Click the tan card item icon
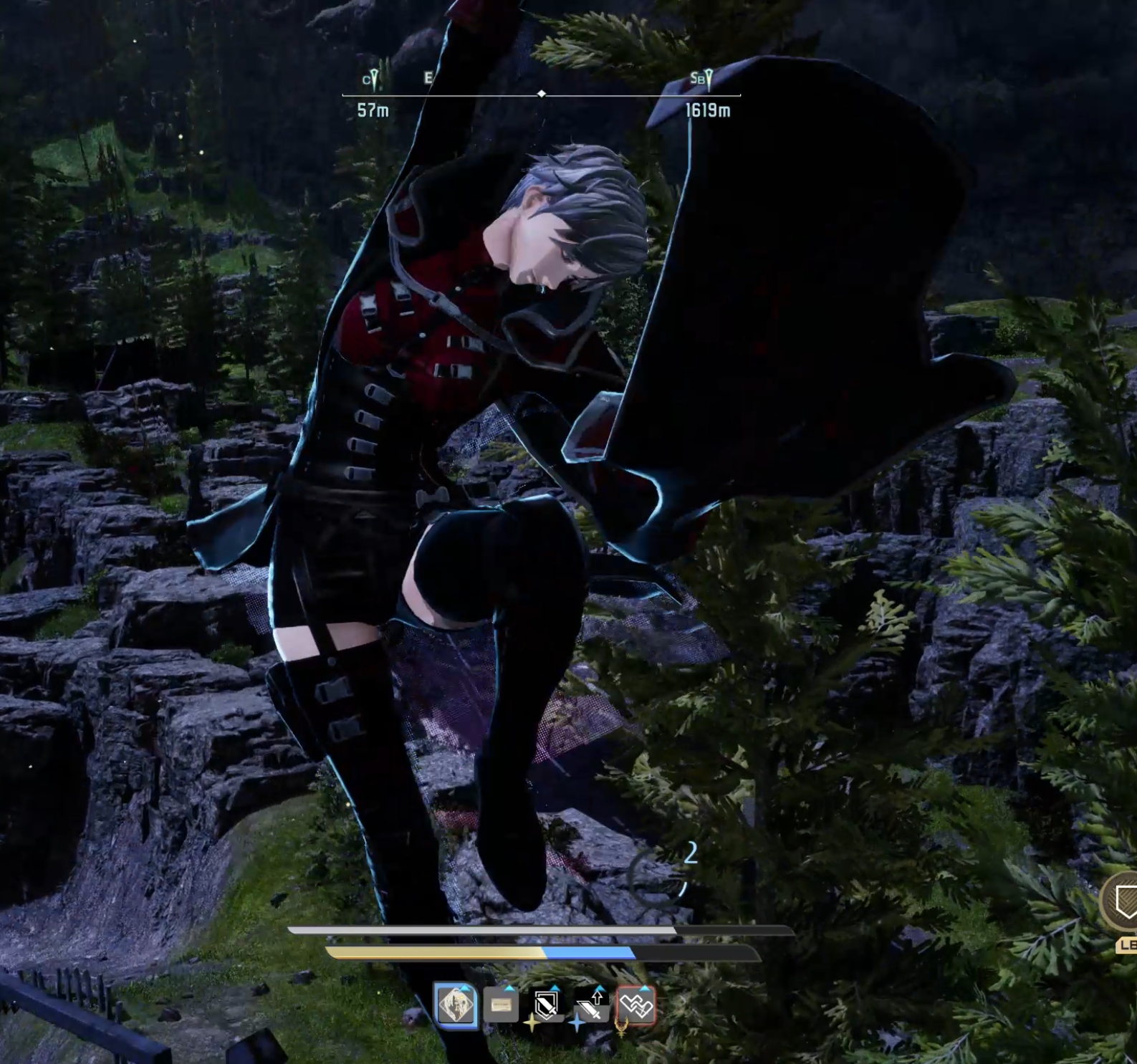The image size is (1137, 1064). point(501,1006)
